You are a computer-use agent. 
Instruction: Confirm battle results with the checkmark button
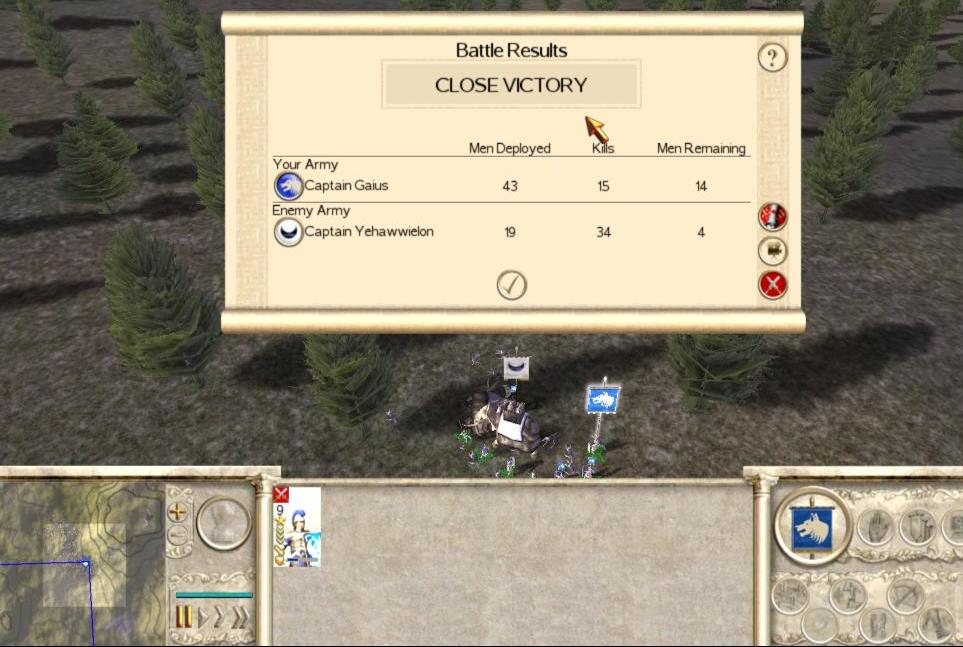511,285
